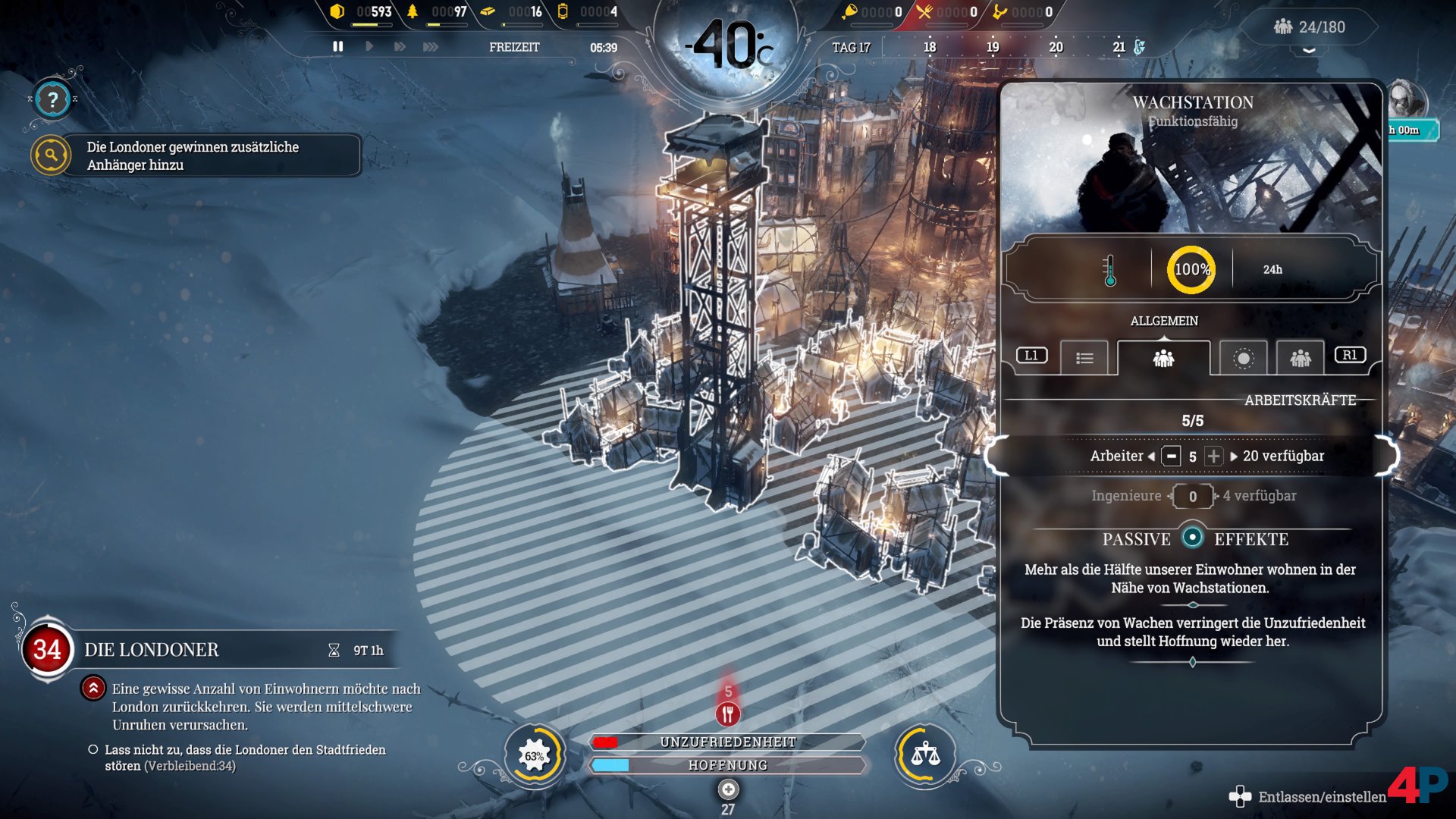1456x819 pixels.
Task: Open the book of laws scales icon
Action: click(925, 755)
